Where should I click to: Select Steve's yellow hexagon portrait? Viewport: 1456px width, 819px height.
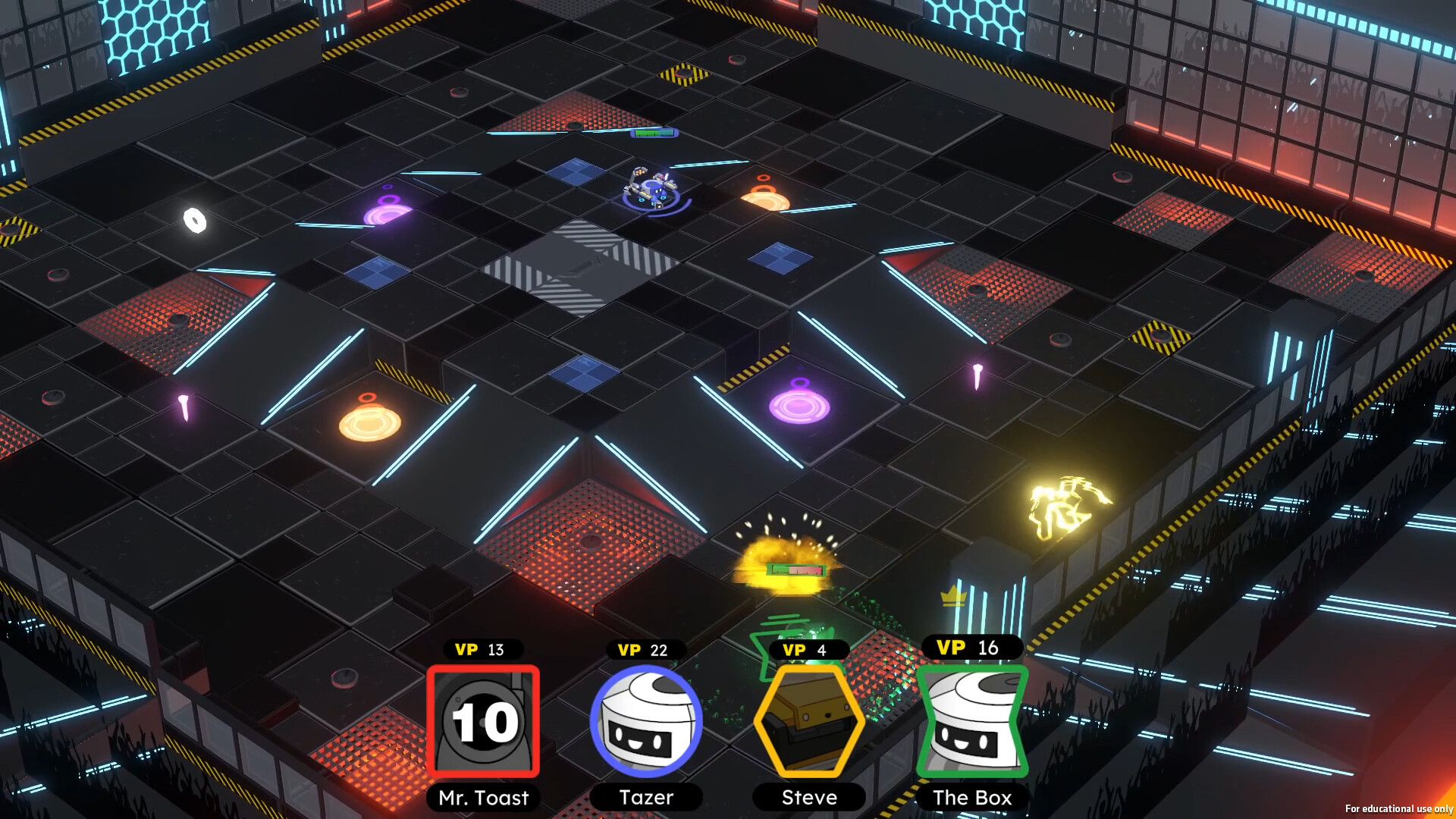(808, 721)
